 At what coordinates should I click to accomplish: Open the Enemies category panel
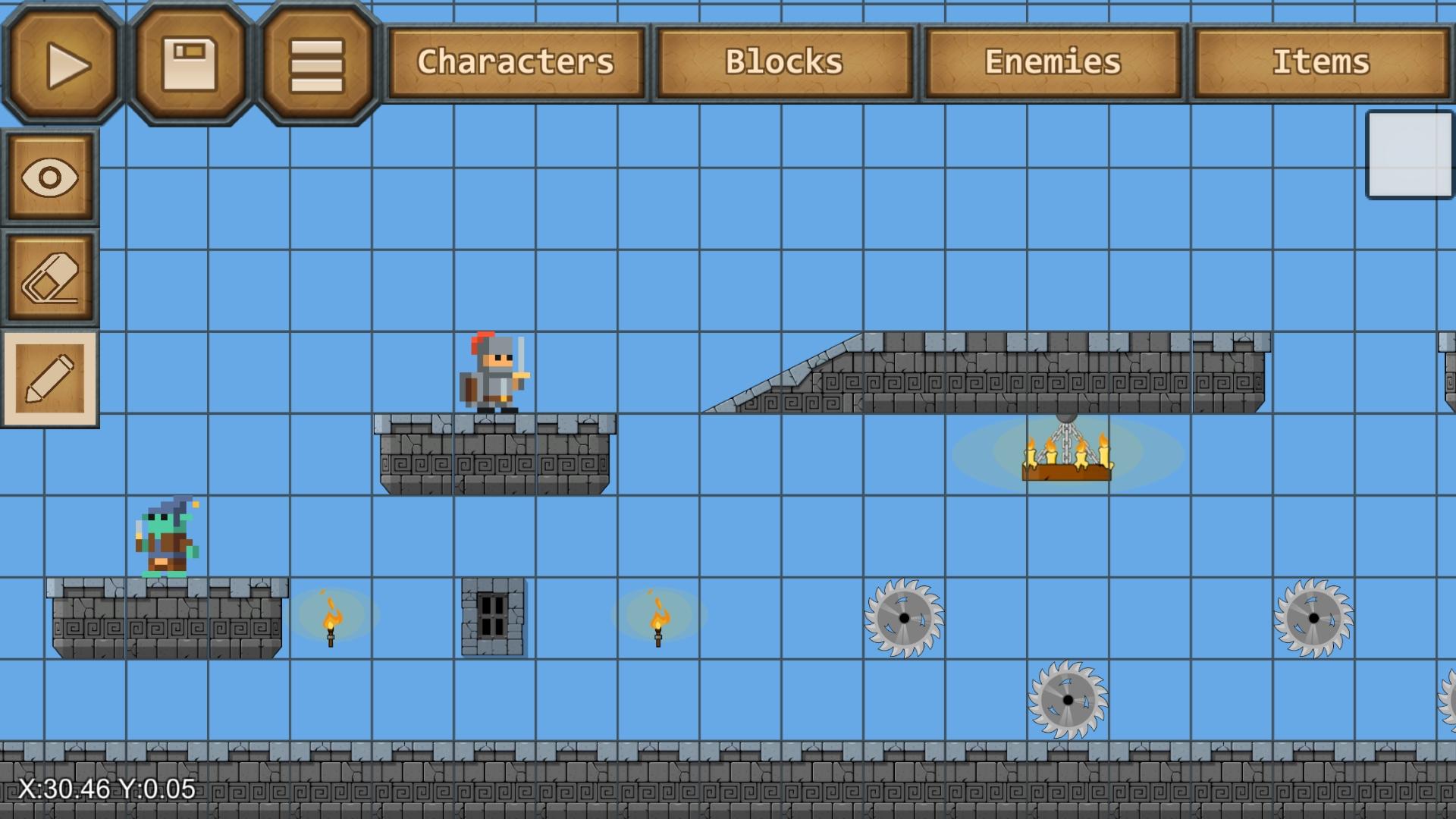coord(1052,62)
